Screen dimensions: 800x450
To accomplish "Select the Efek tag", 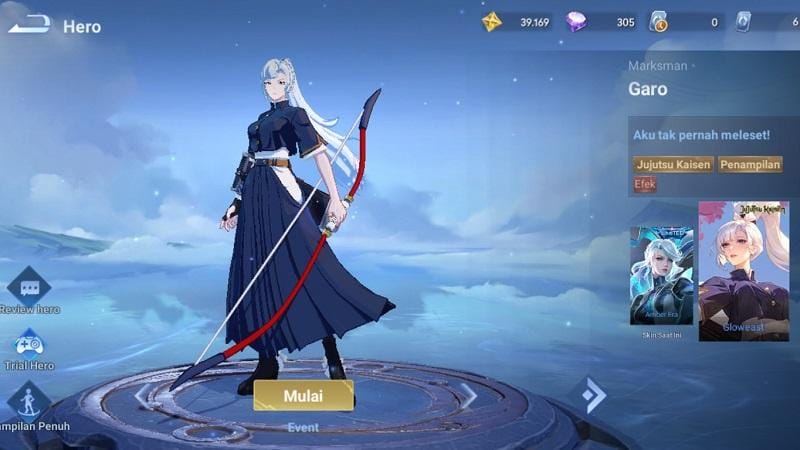I will pyautogui.click(x=645, y=184).
